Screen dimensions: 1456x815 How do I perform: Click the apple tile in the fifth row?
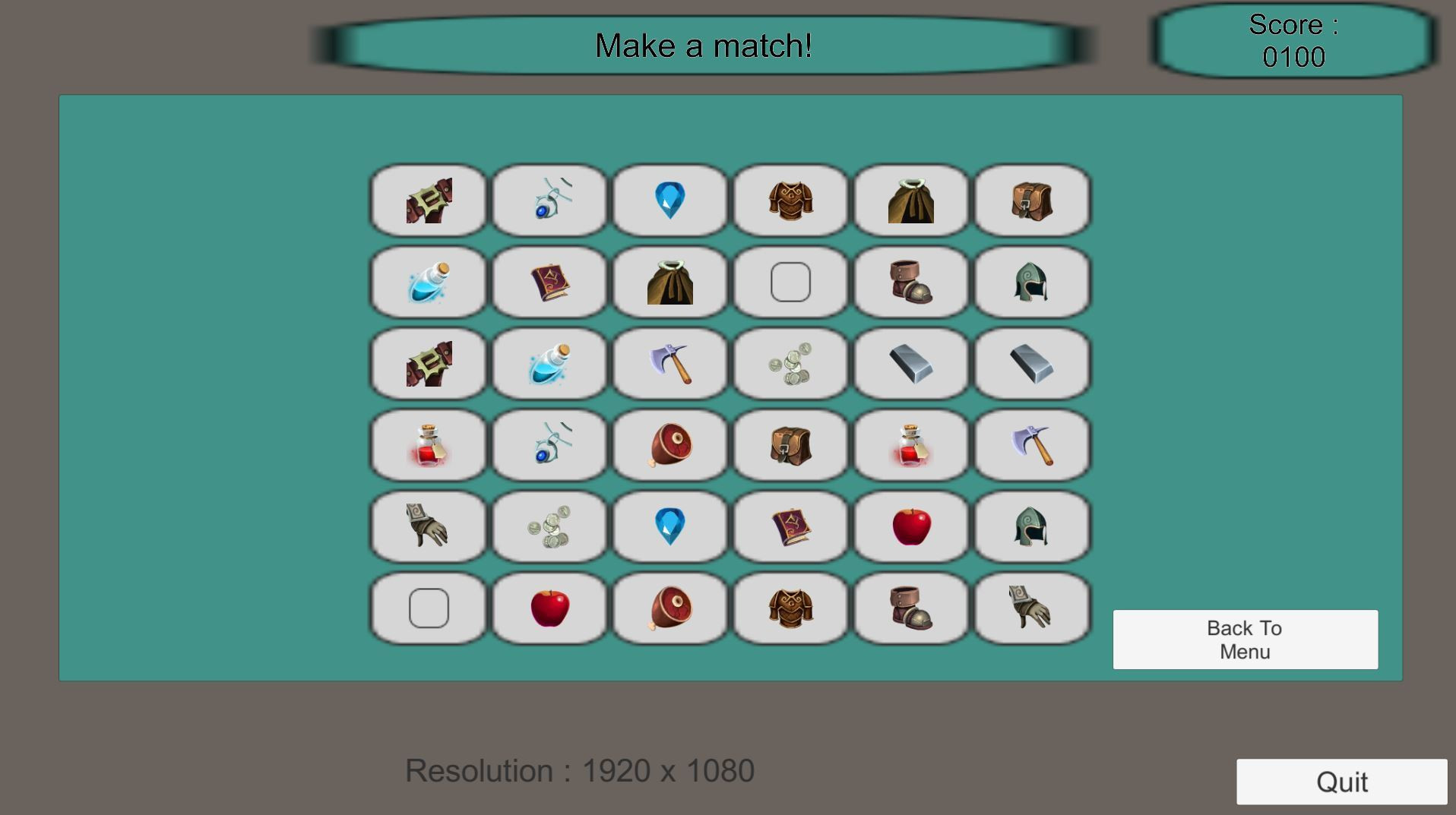[911, 527]
